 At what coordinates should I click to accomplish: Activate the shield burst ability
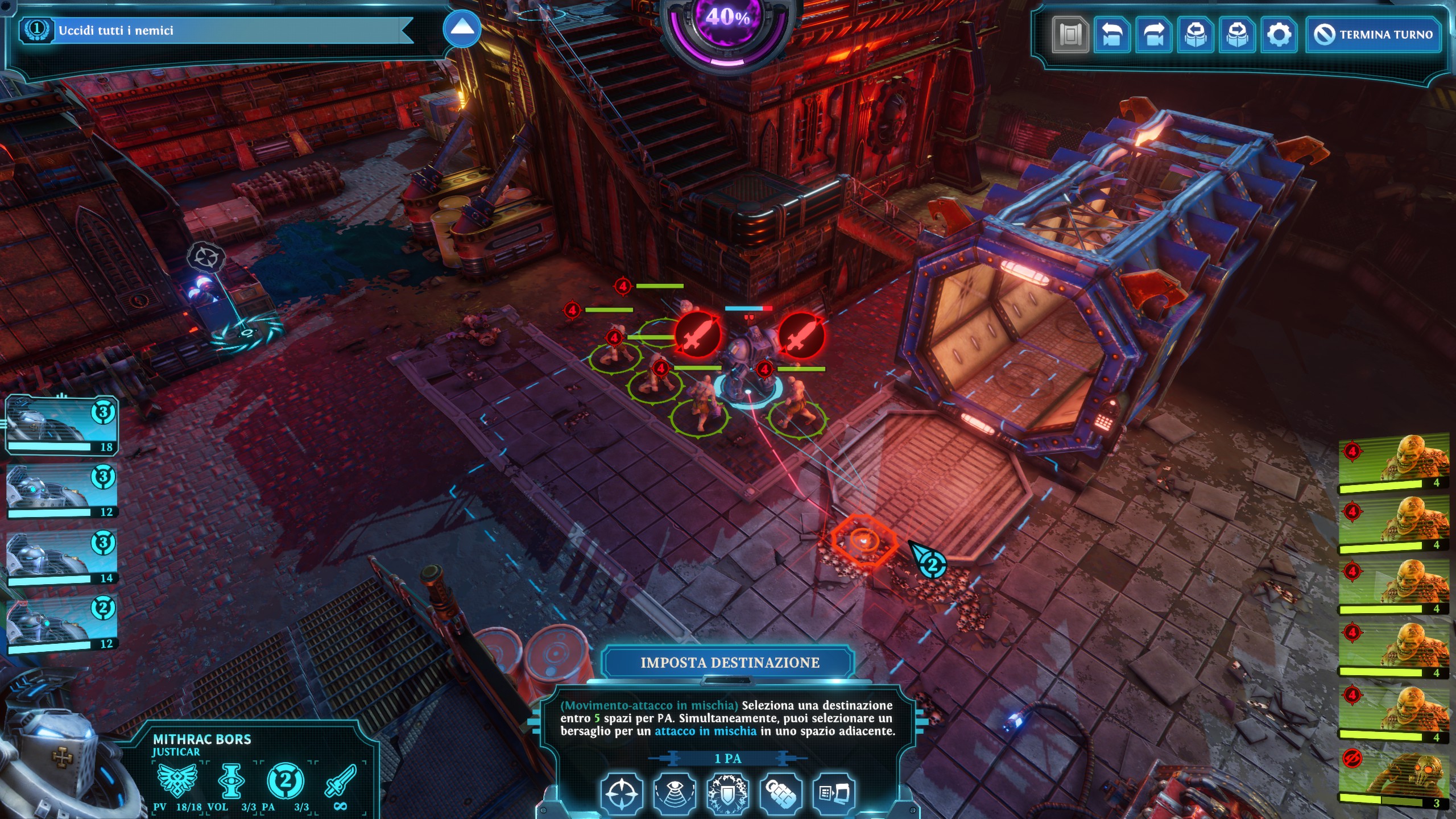(727, 792)
